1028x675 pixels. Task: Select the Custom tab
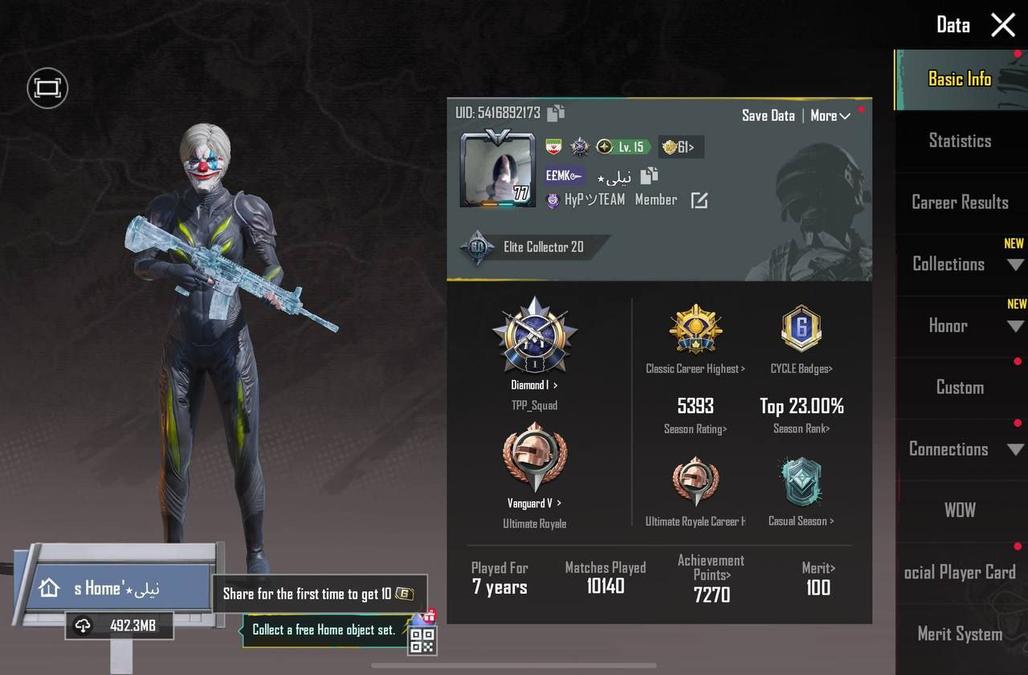(959, 387)
